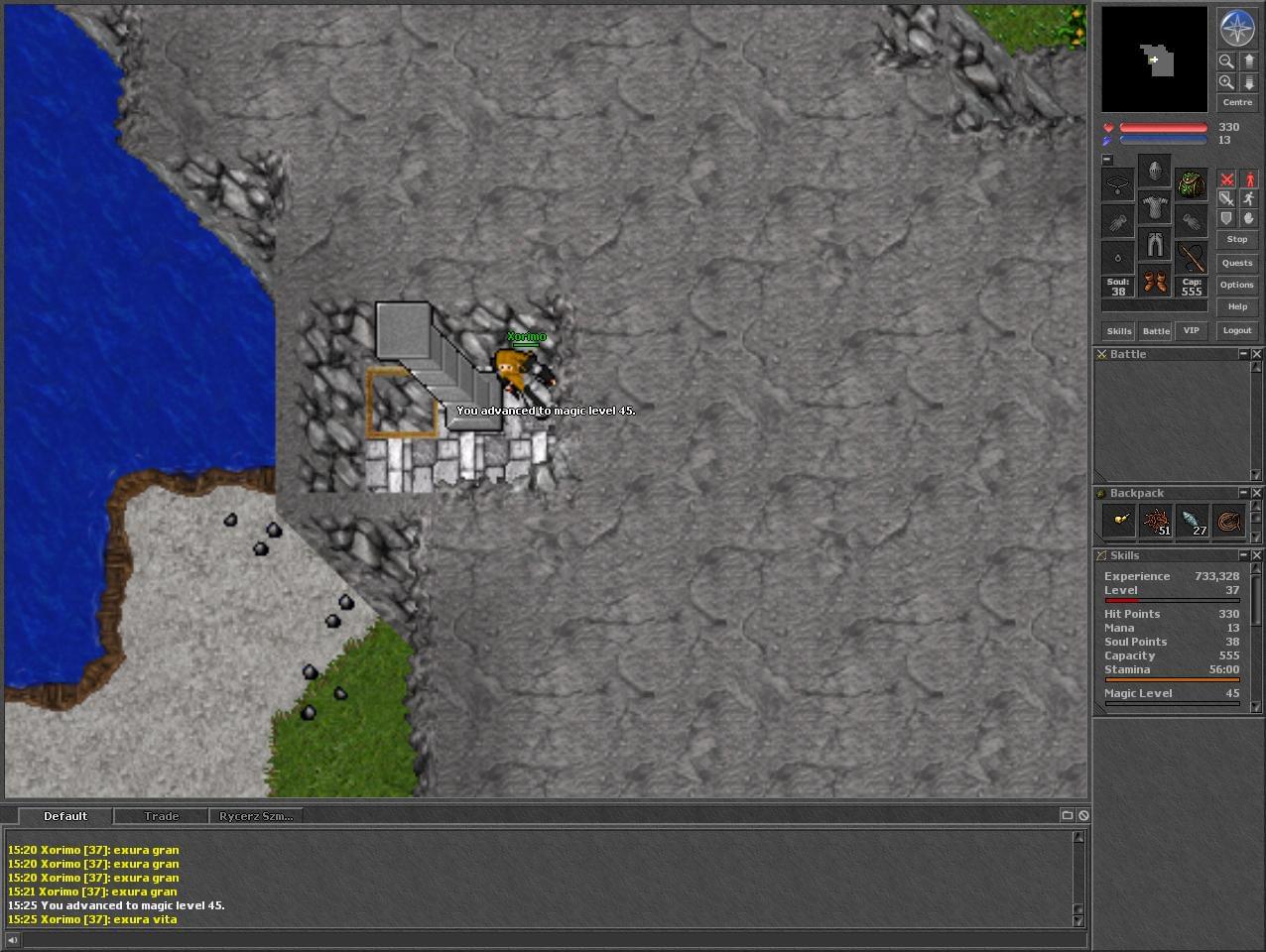This screenshot has width=1266, height=952.
Task: Open the Help window
Action: tap(1236, 306)
